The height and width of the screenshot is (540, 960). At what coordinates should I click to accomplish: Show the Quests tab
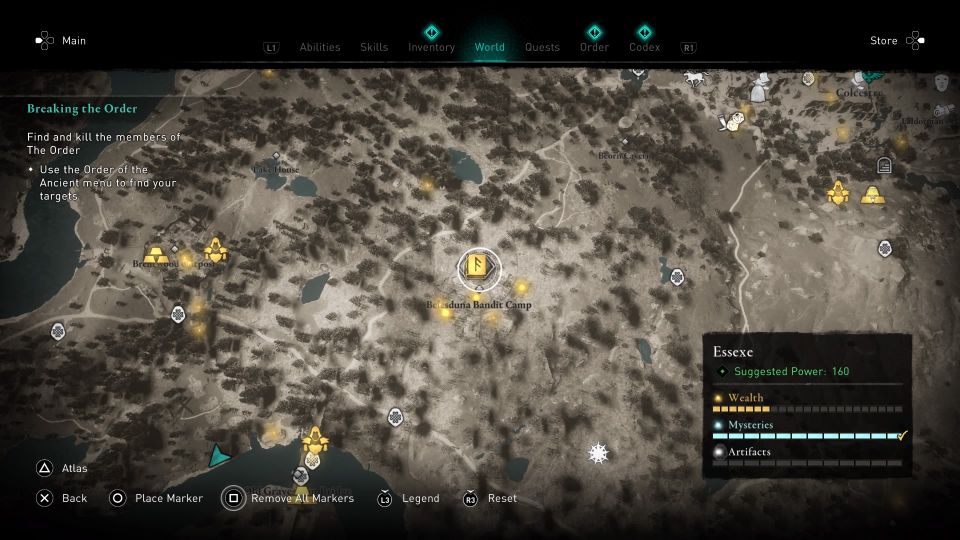click(542, 47)
